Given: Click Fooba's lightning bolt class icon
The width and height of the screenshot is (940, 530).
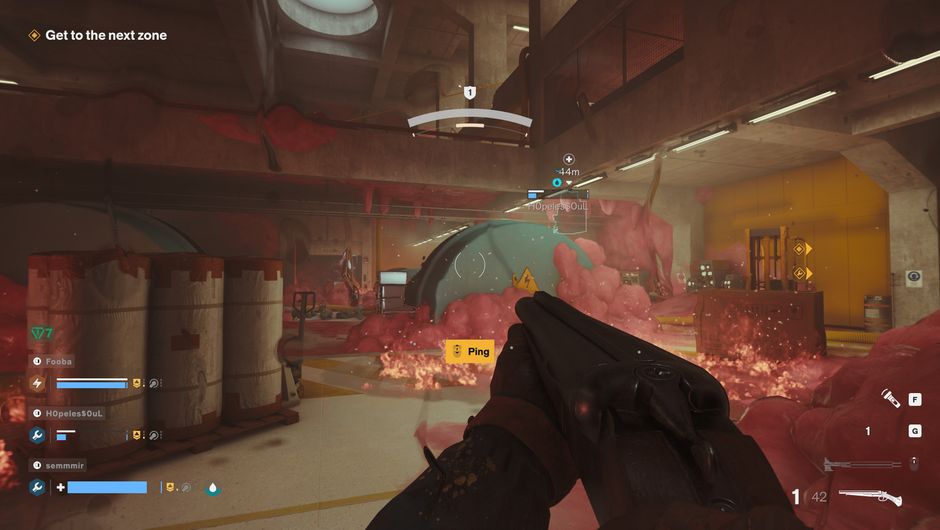Looking at the screenshot, I should 37,383.
